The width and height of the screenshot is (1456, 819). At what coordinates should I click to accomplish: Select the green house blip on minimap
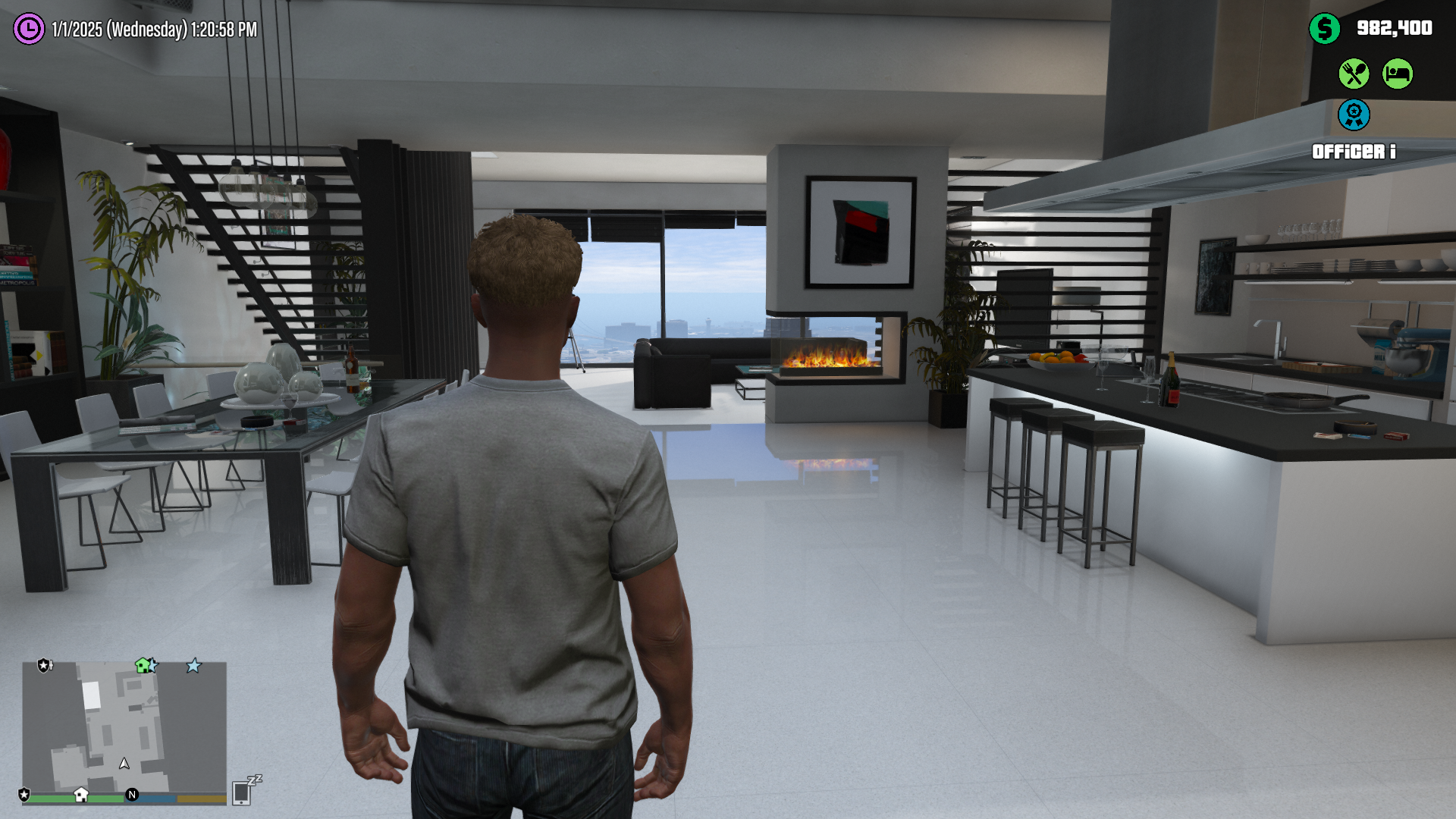143,665
